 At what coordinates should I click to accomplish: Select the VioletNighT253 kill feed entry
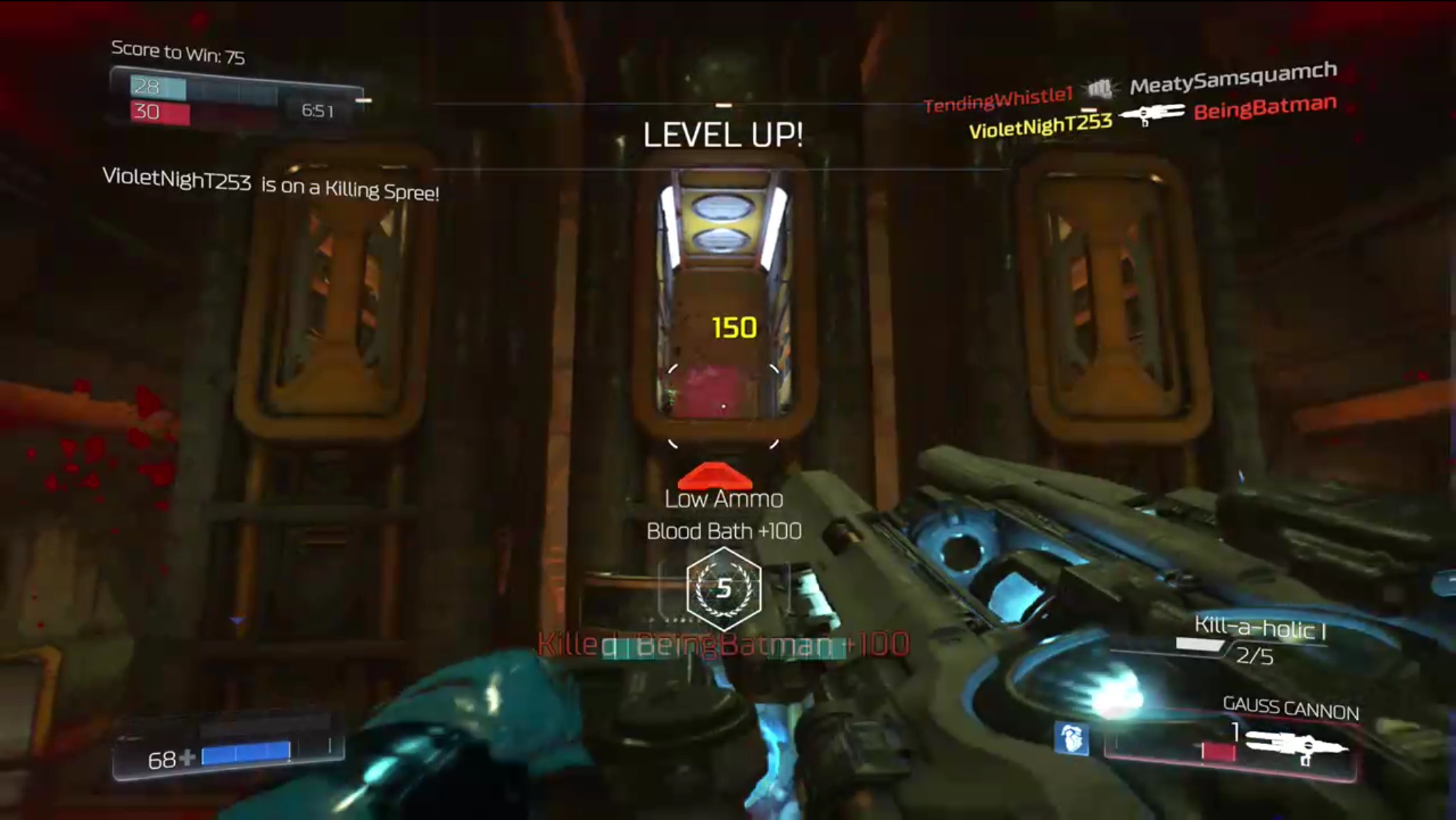[x=1040, y=126]
